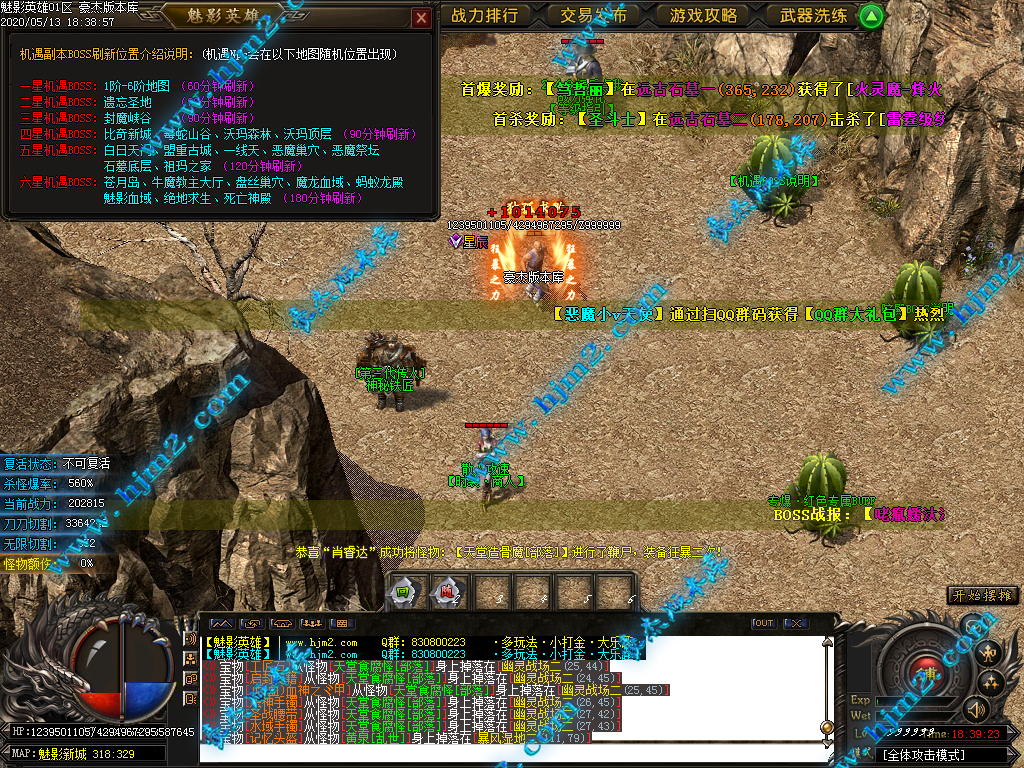Open the warrior figure character icon
Image resolution: width=1024 pixels, height=768 pixels.
(x=988, y=655)
